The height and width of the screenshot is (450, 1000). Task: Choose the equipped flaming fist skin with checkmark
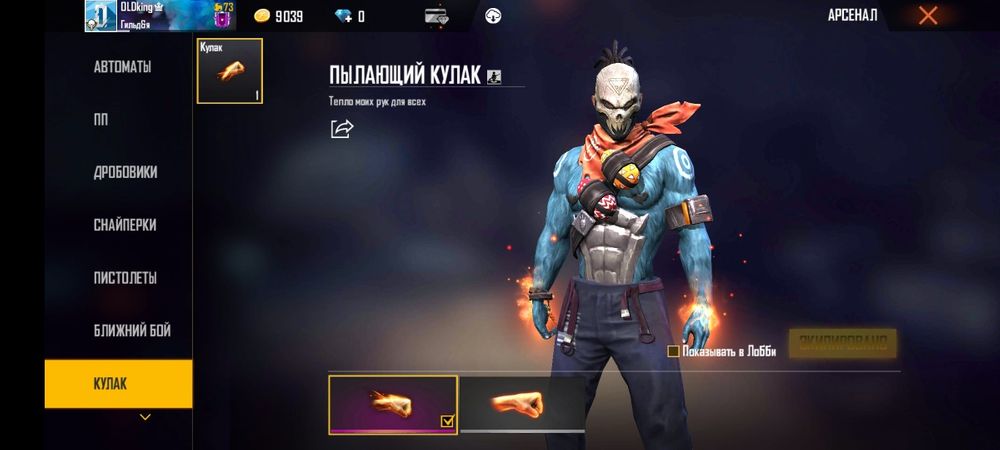[x=393, y=404]
